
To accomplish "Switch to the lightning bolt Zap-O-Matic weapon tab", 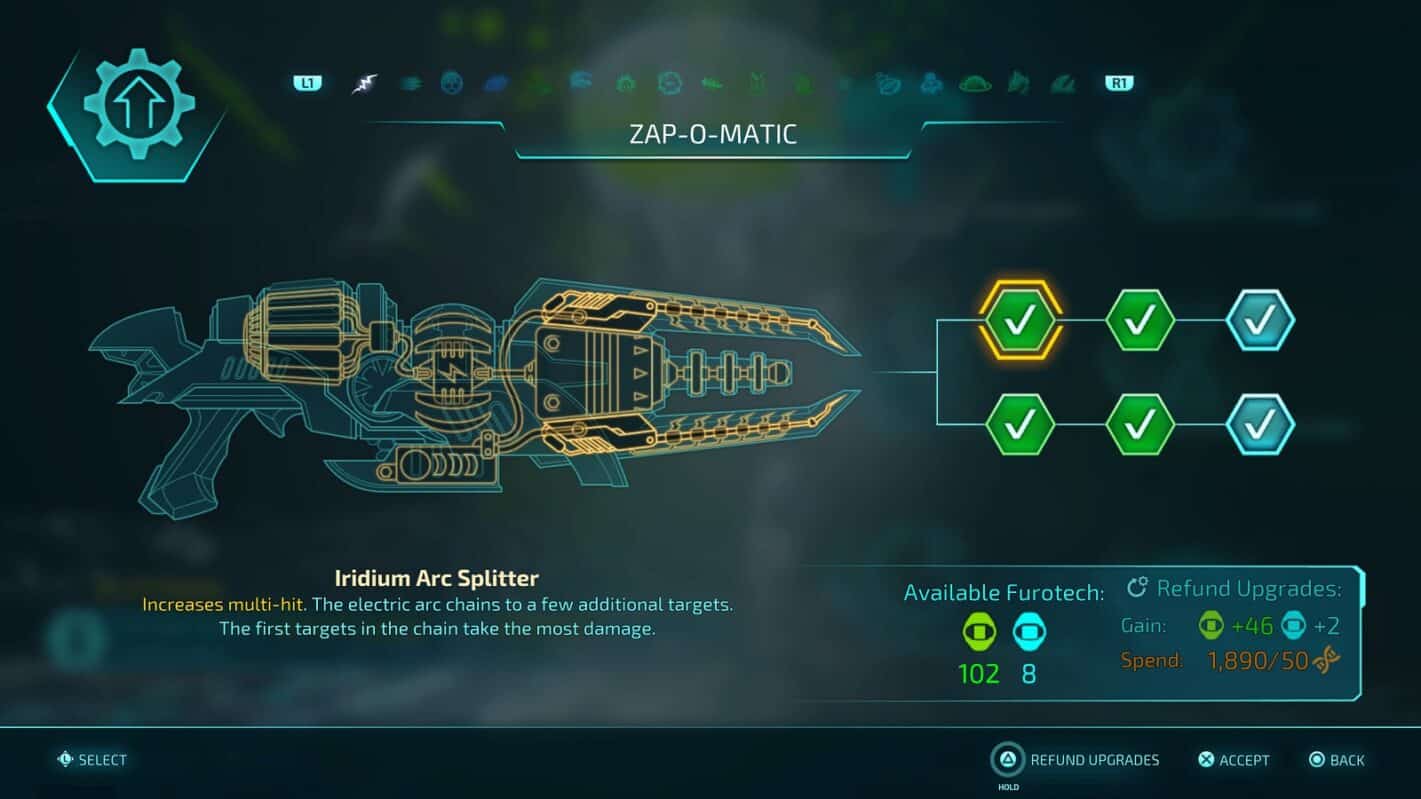I will click(364, 84).
